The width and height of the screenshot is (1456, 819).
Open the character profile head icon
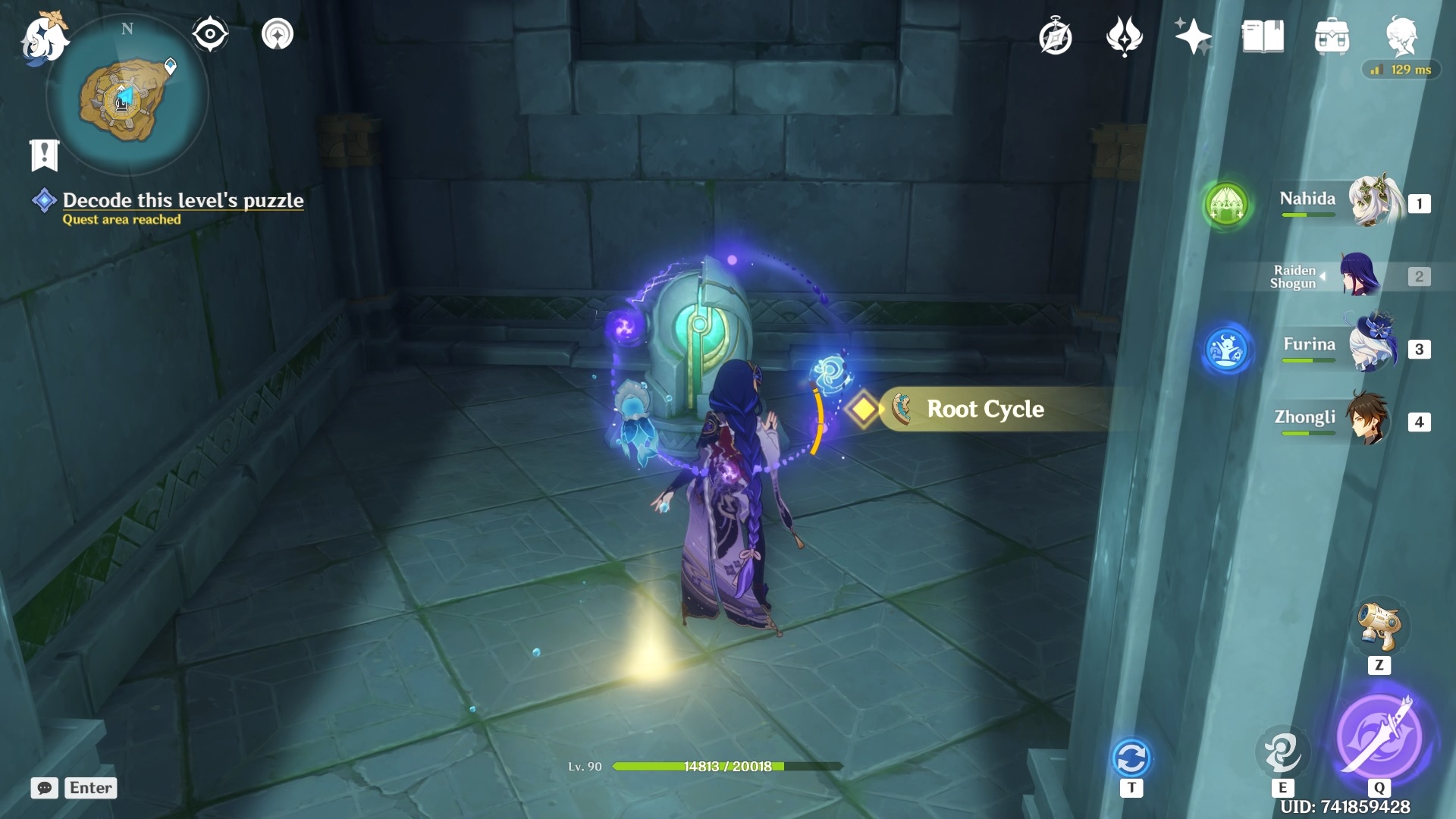tap(1401, 35)
